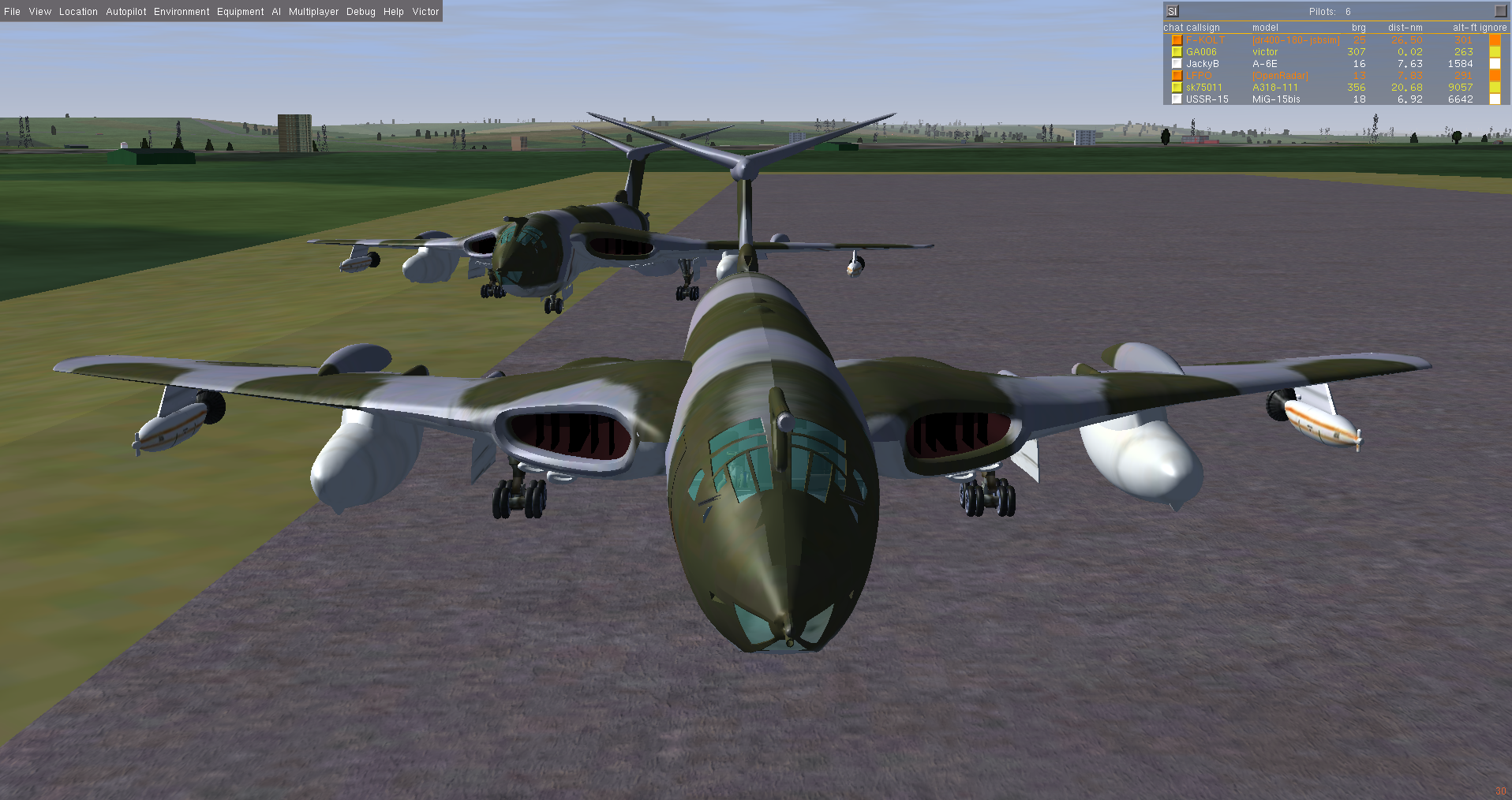
Task: Toggle the ignore box for sk75011
Action: pos(1495,88)
